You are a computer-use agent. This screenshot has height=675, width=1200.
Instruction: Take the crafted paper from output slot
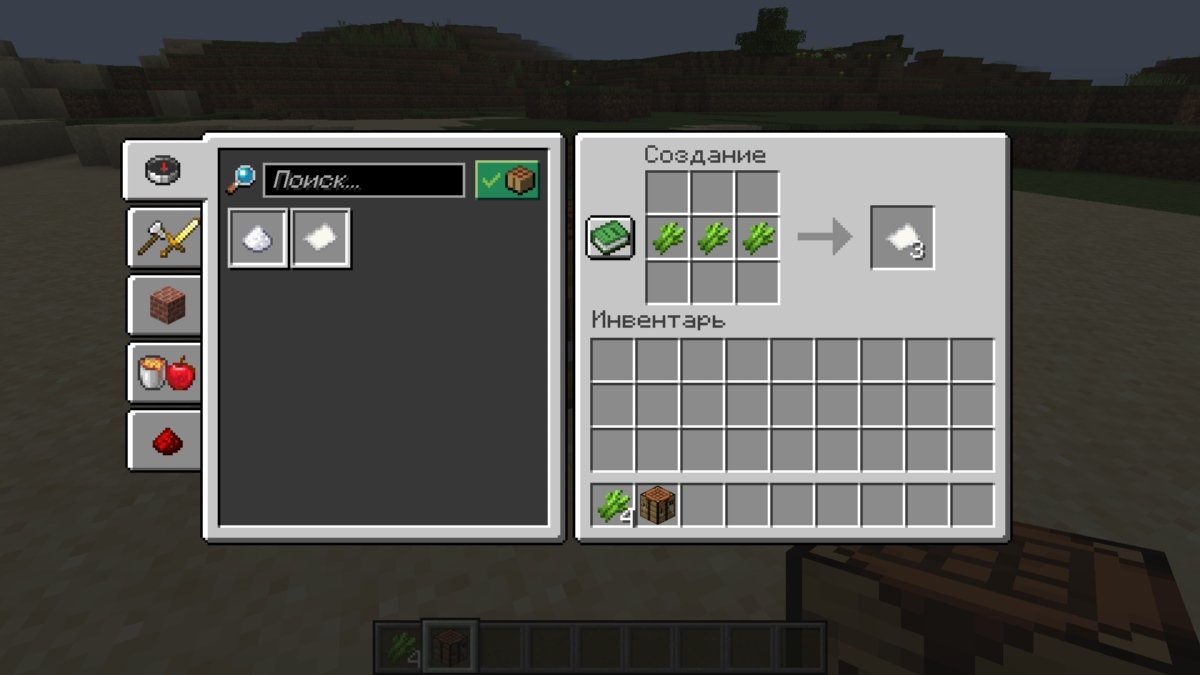902,238
